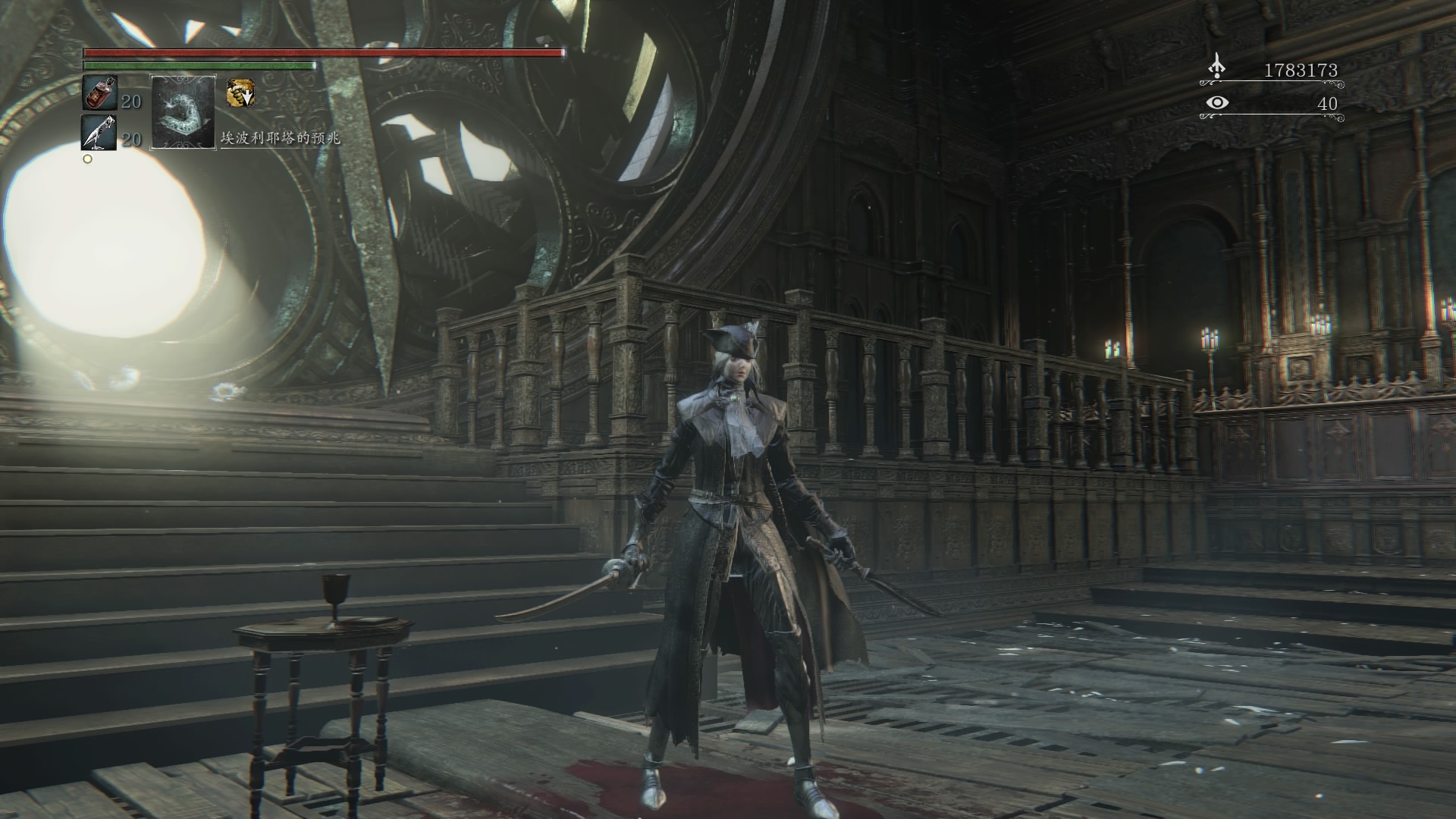This screenshot has height=819, width=1456.
Task: Click the golden fist status effect icon
Action: click(x=240, y=93)
